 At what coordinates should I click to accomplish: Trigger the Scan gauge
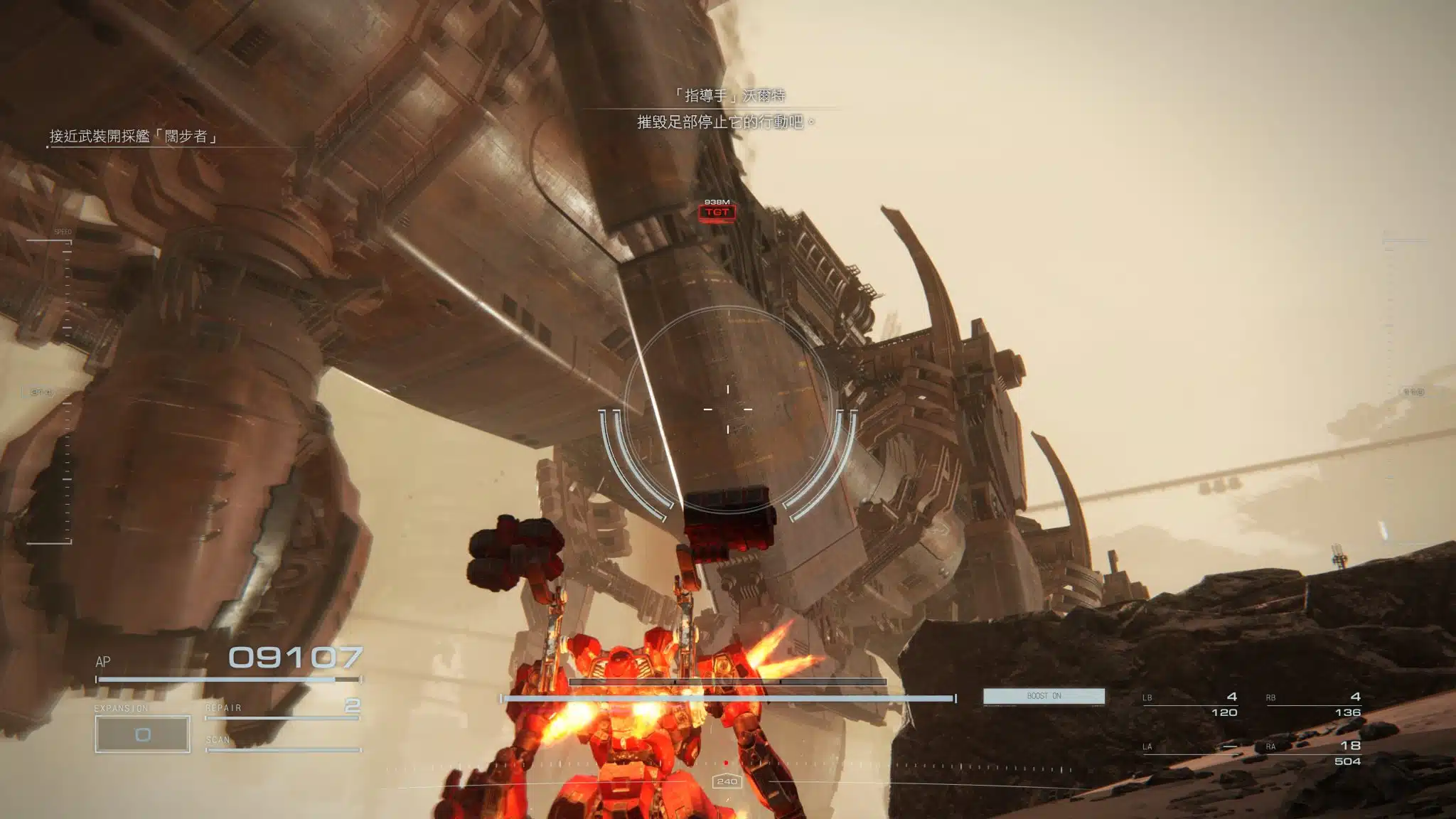pos(282,744)
